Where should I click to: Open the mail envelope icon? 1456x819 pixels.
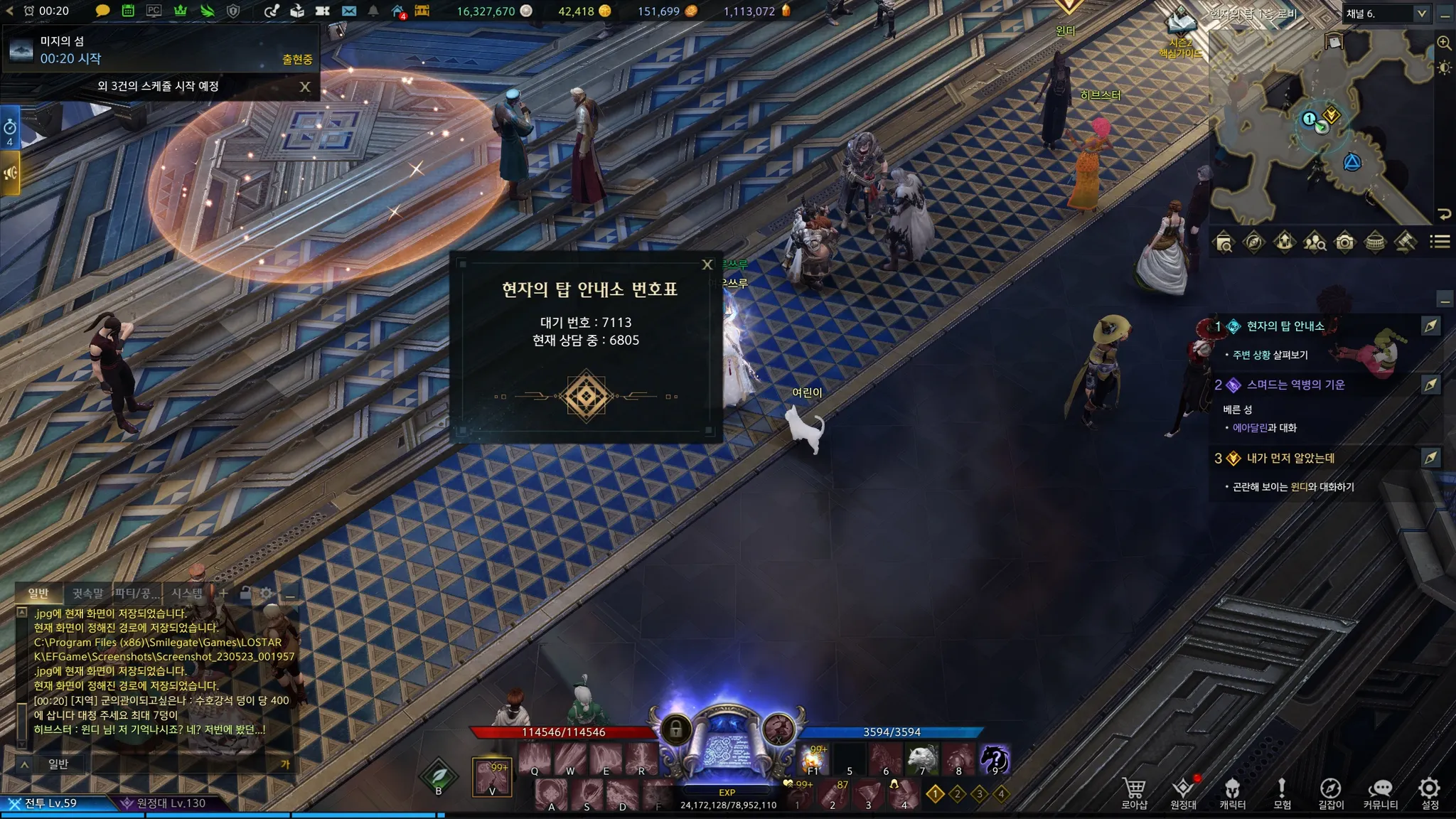tap(348, 11)
